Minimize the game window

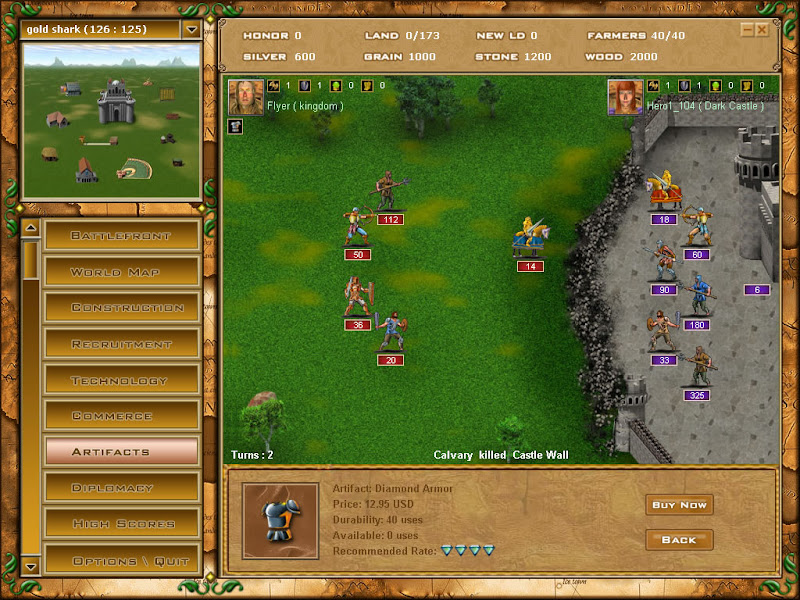[747, 30]
